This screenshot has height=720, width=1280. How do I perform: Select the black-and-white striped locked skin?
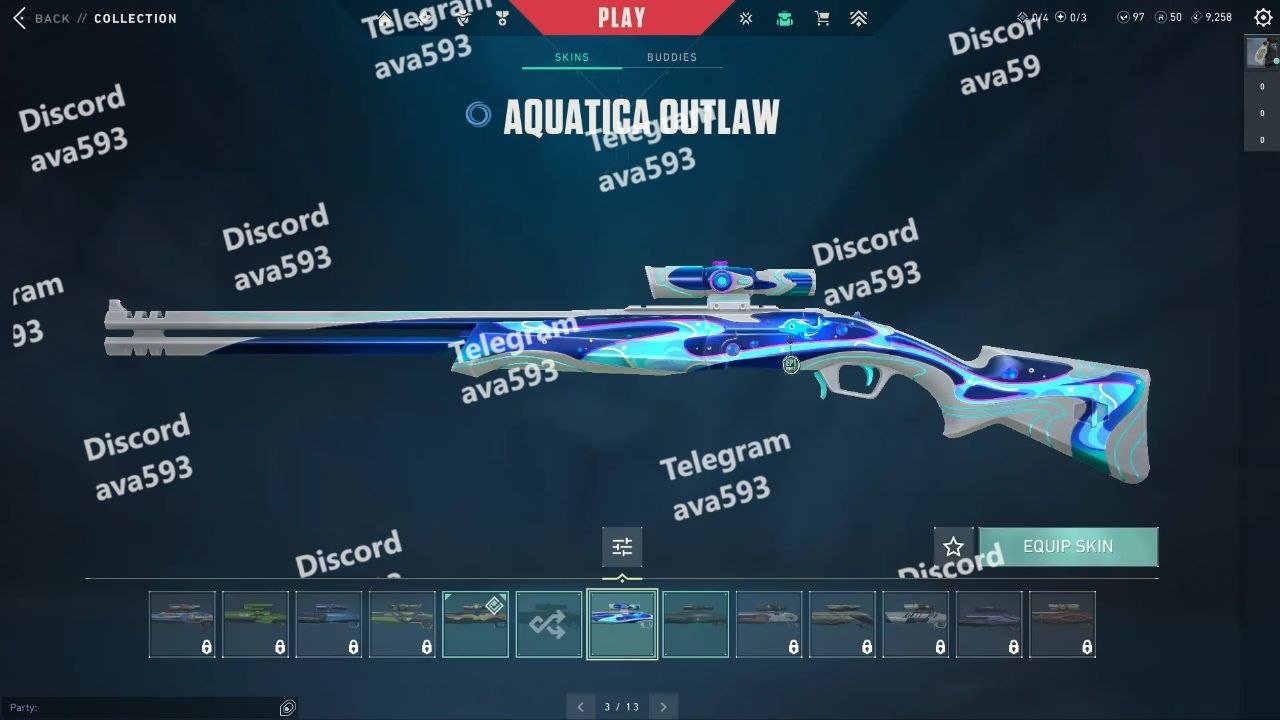pos(915,624)
